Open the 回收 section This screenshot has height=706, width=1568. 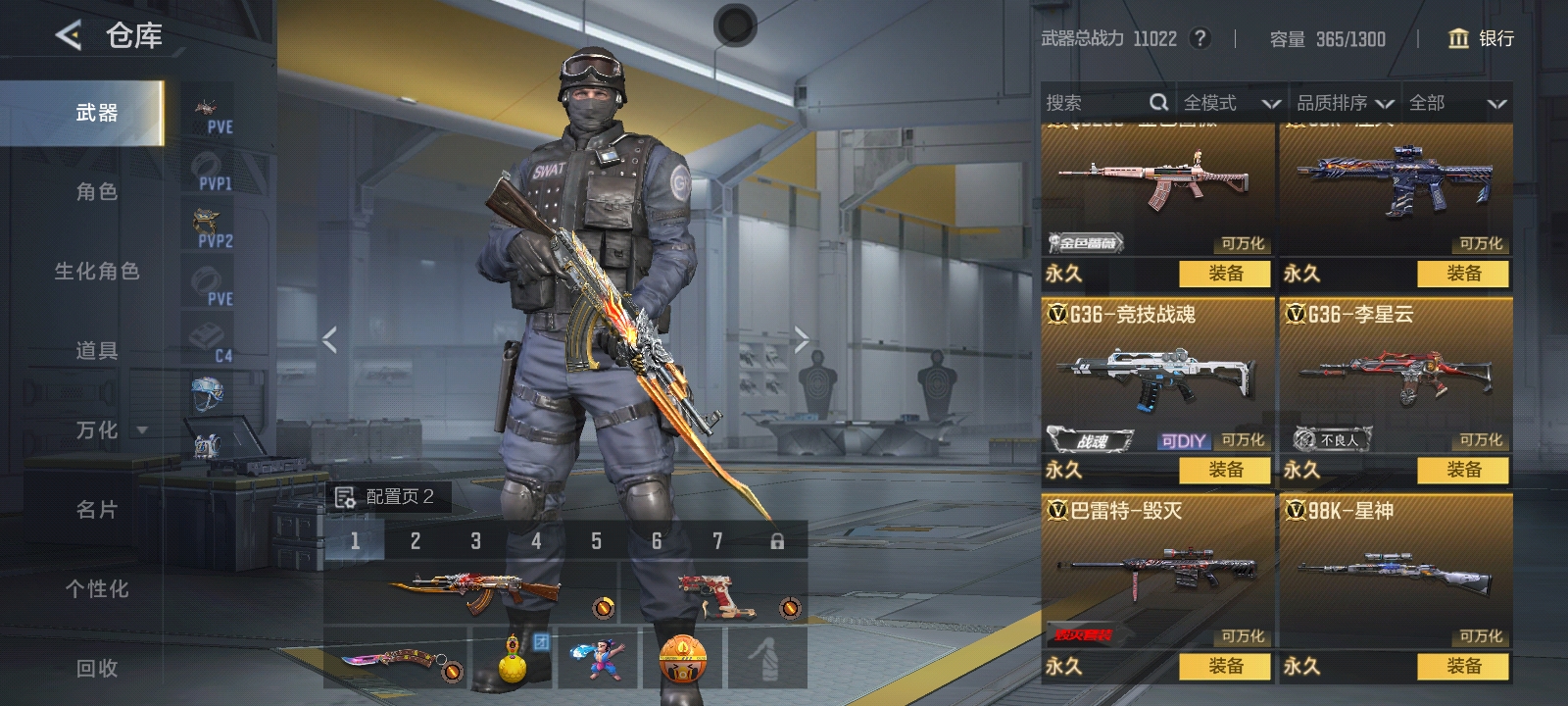(96, 668)
